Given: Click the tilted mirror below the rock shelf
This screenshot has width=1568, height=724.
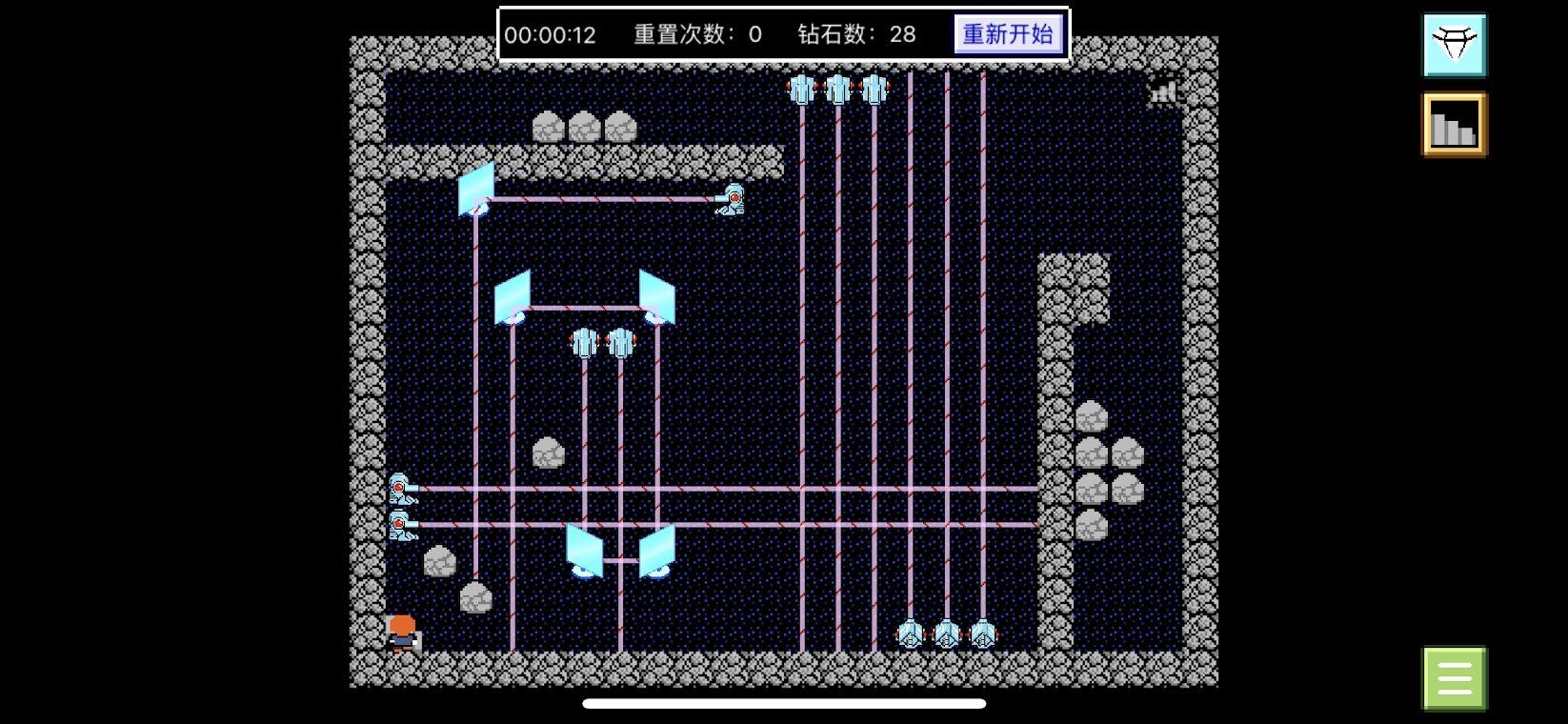Looking at the screenshot, I should tap(476, 188).
